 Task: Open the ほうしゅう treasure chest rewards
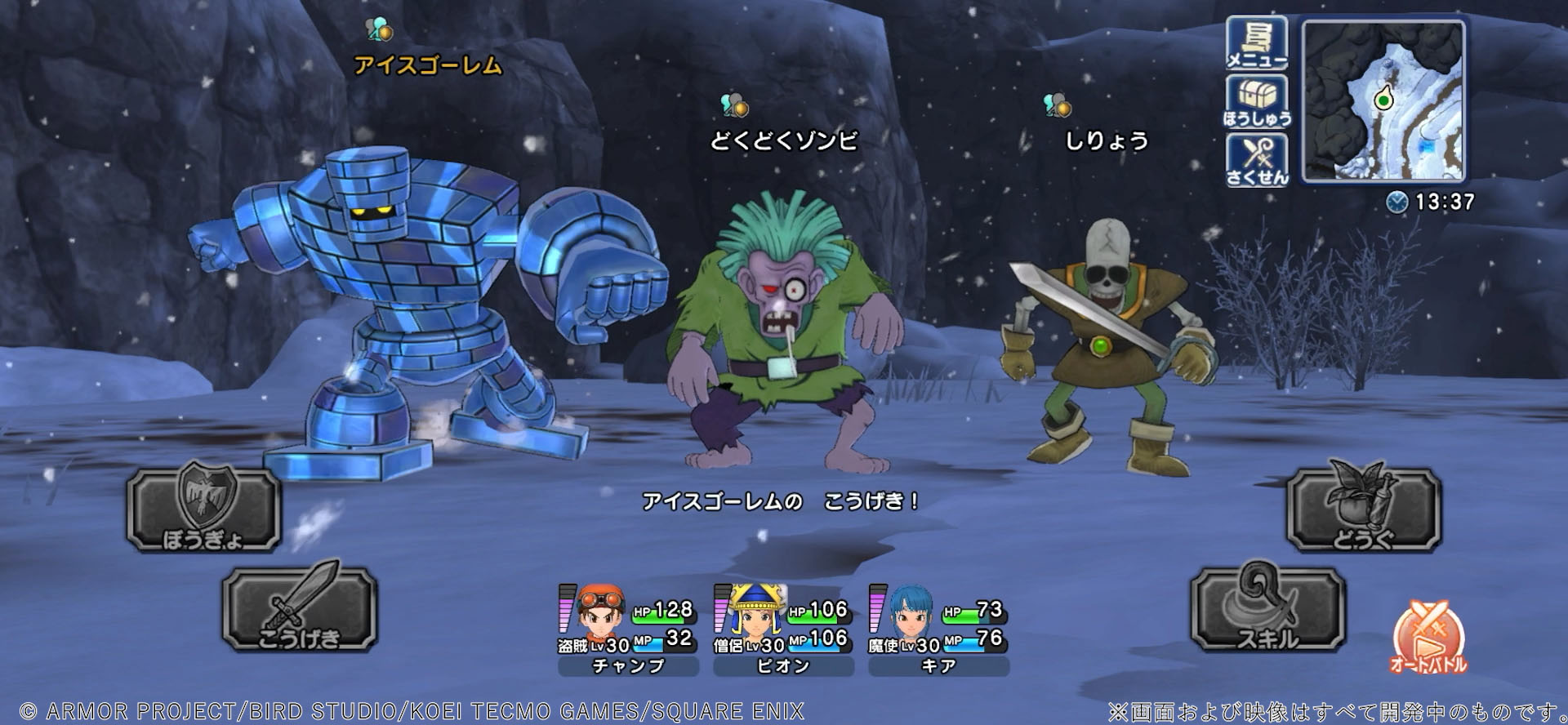click(1256, 102)
